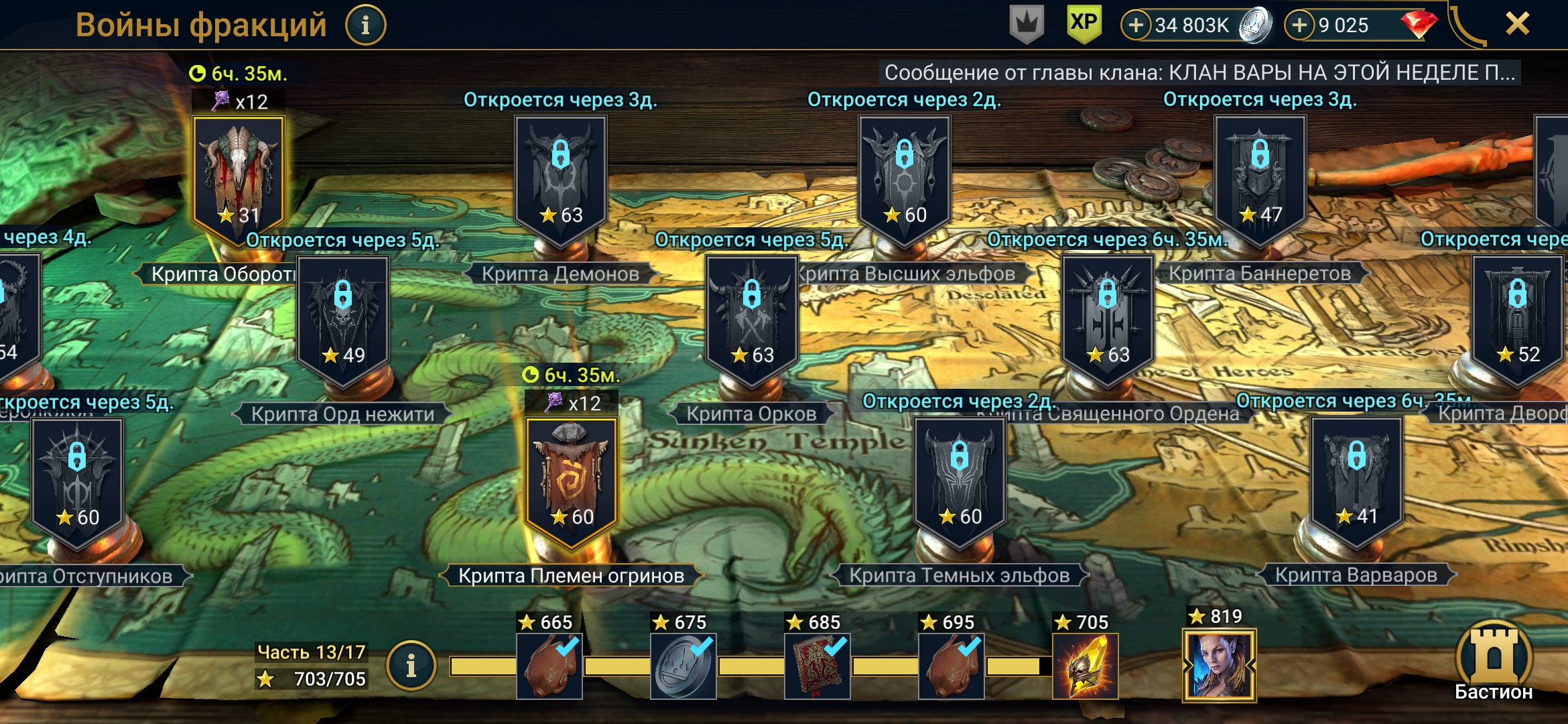Screen dimensions: 1568x724
Task: Select the locked Крипта Орд нежити banner
Action: point(343,316)
